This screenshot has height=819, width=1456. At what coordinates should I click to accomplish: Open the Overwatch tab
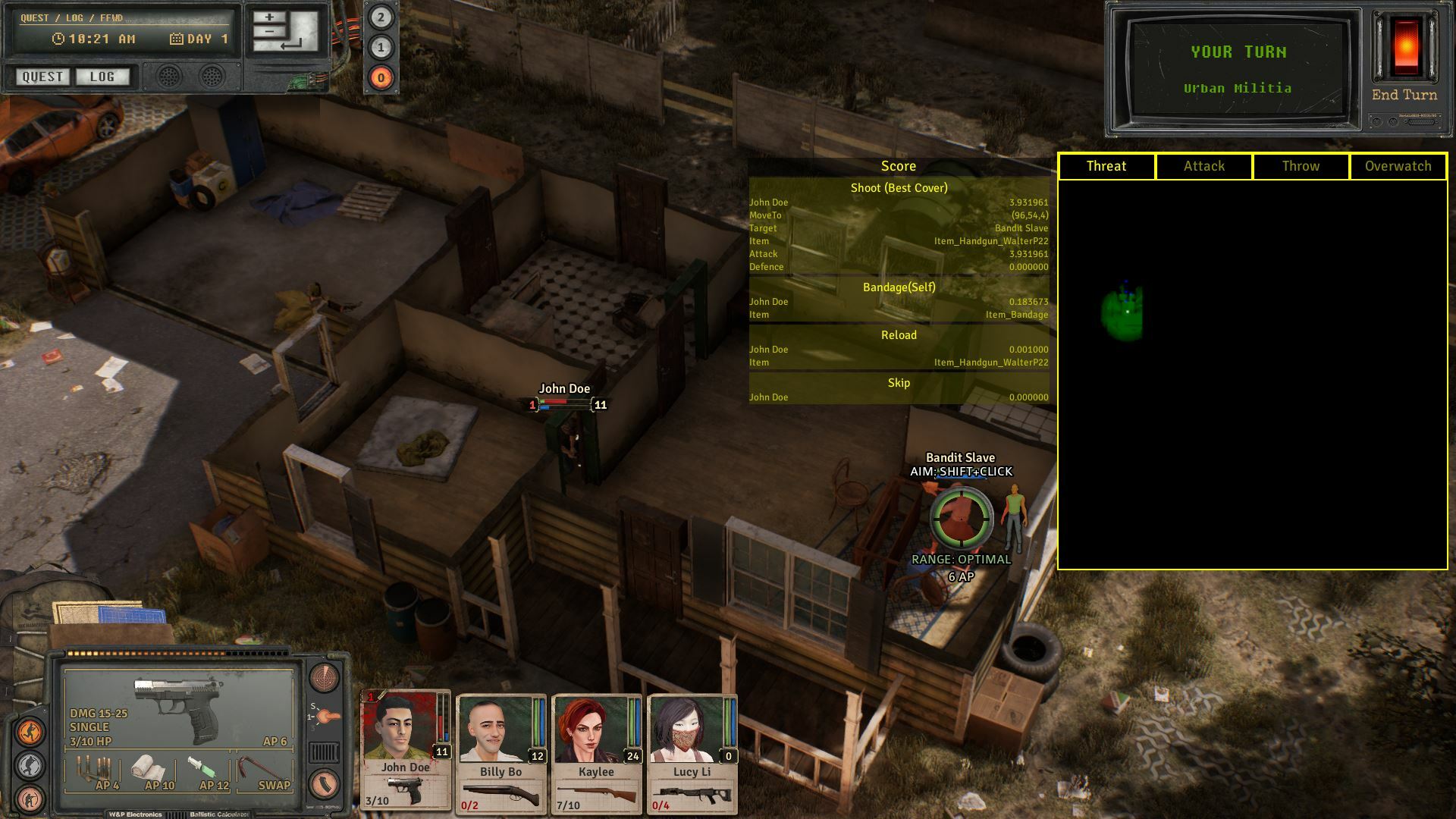(x=1398, y=166)
